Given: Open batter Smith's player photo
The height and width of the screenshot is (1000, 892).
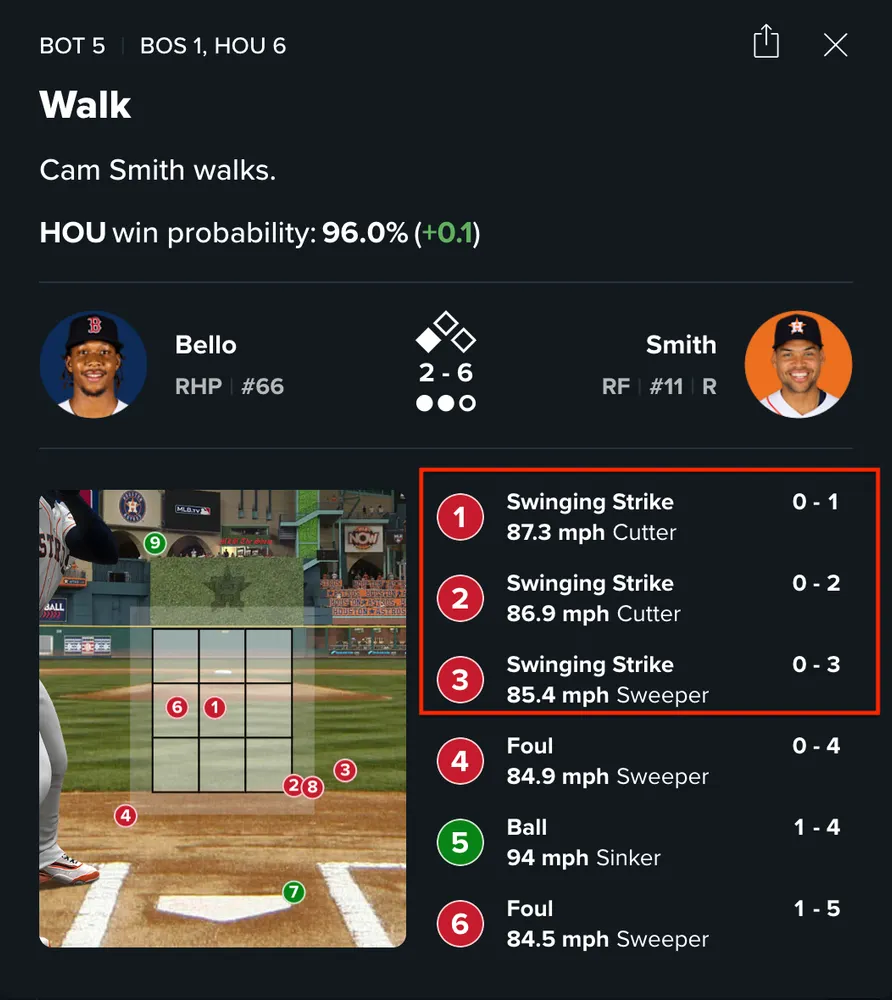Looking at the screenshot, I should point(798,364).
